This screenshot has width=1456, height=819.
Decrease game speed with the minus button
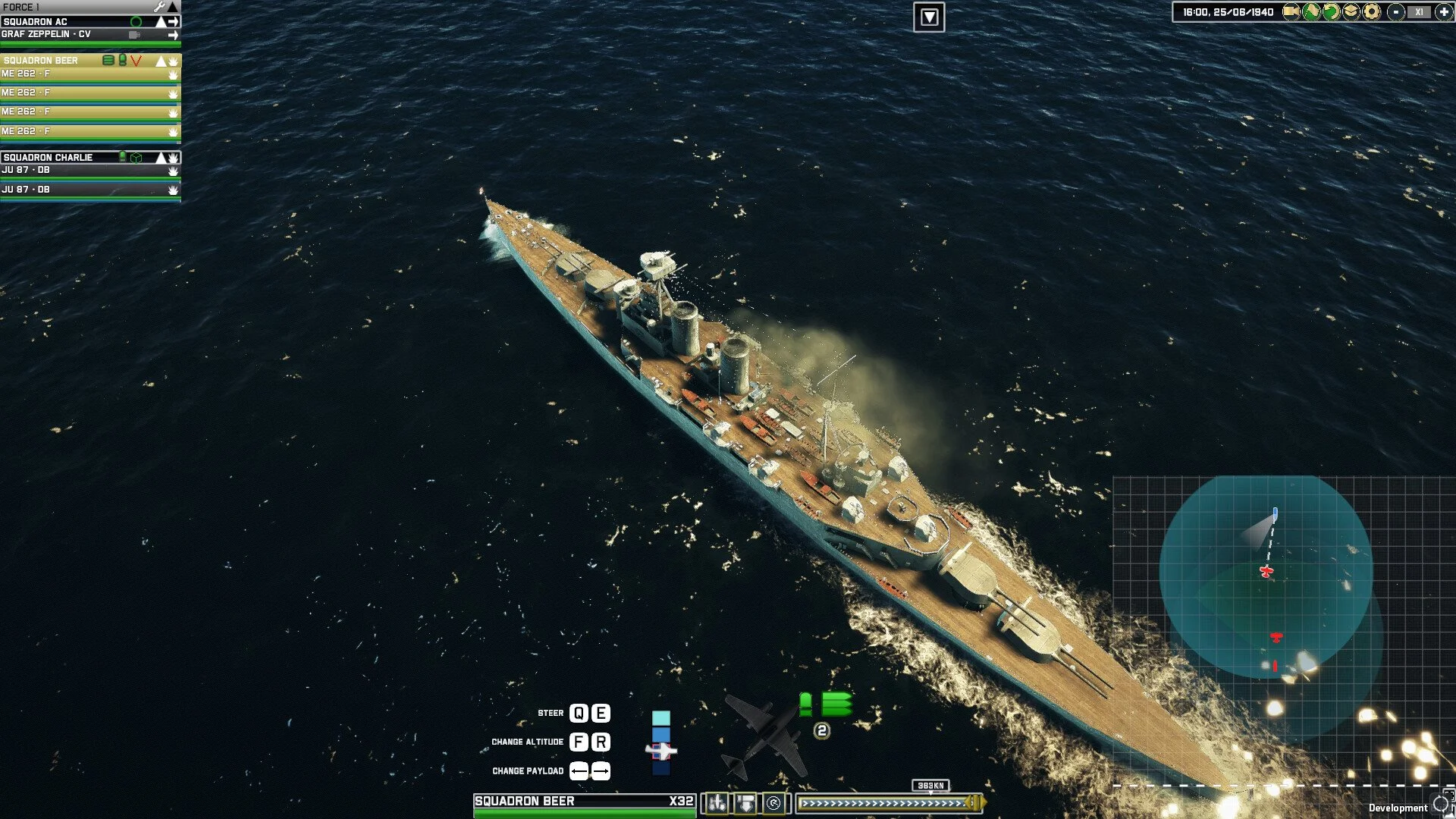(x=1396, y=11)
